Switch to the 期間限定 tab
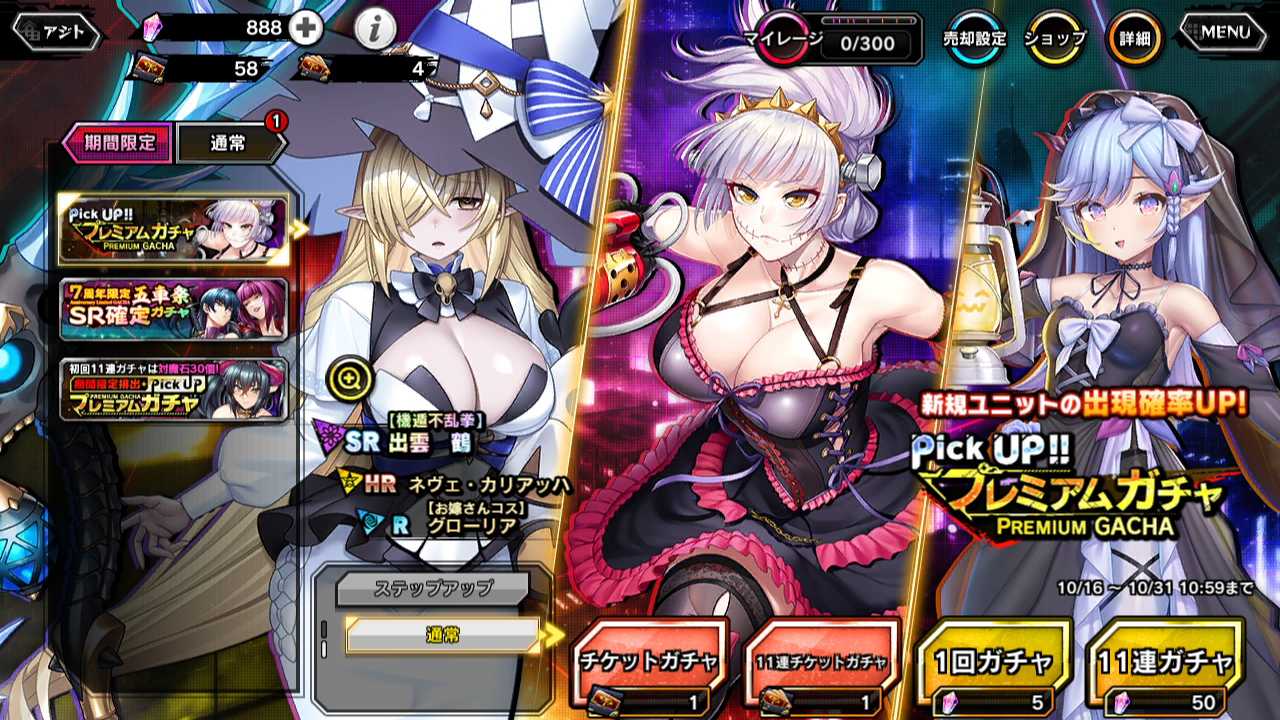Screen dimensions: 1280x720 [x=118, y=143]
